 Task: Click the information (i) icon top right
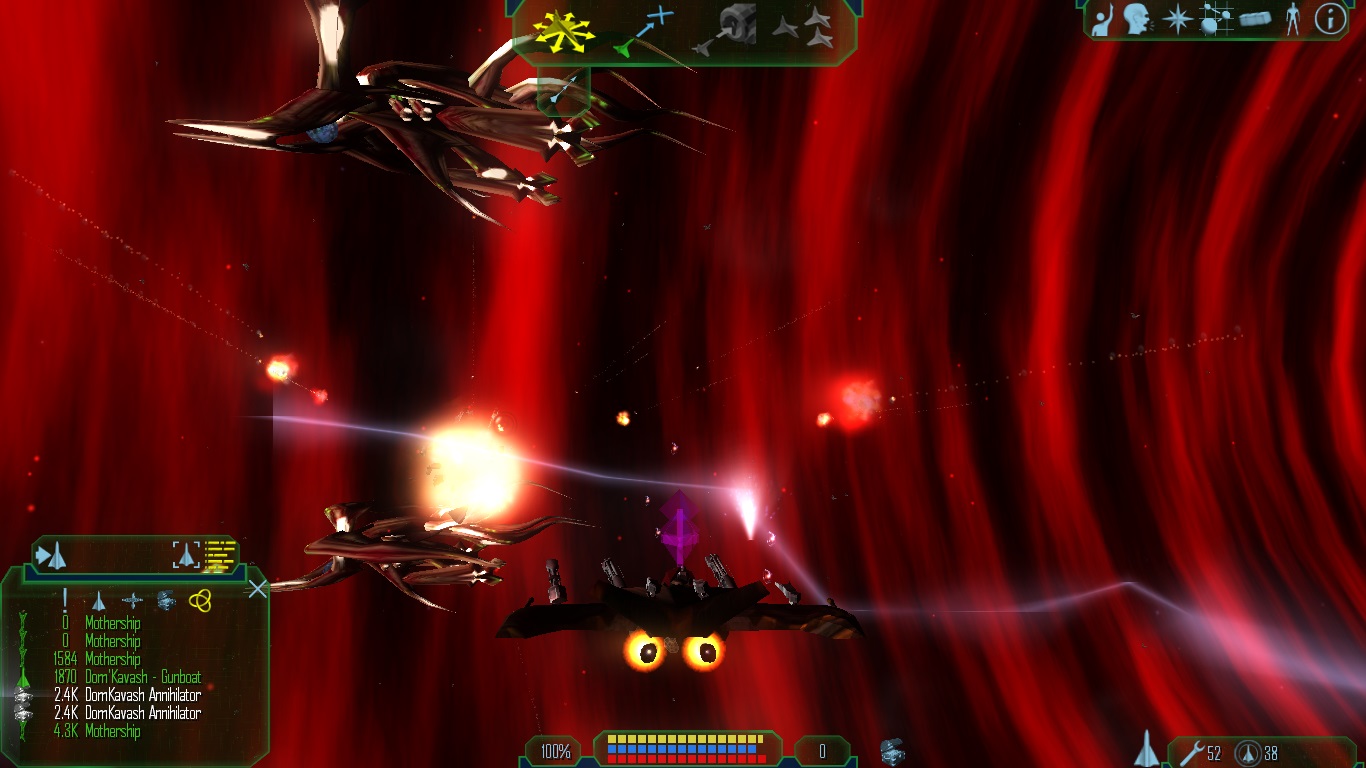pos(1330,19)
